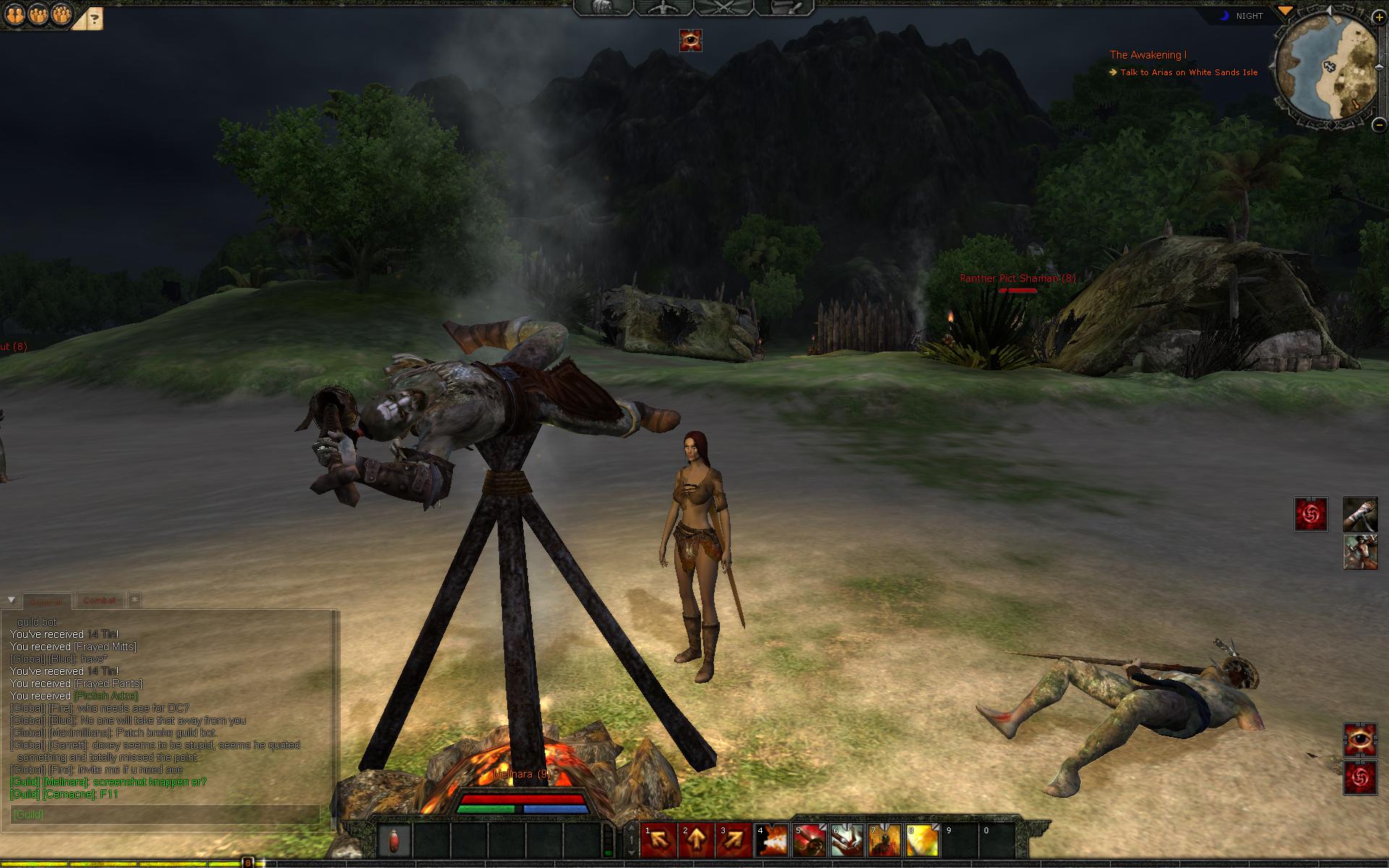This screenshot has height=868, width=1389.
Task: Open the crossed swords menu at top
Action: (723, 8)
